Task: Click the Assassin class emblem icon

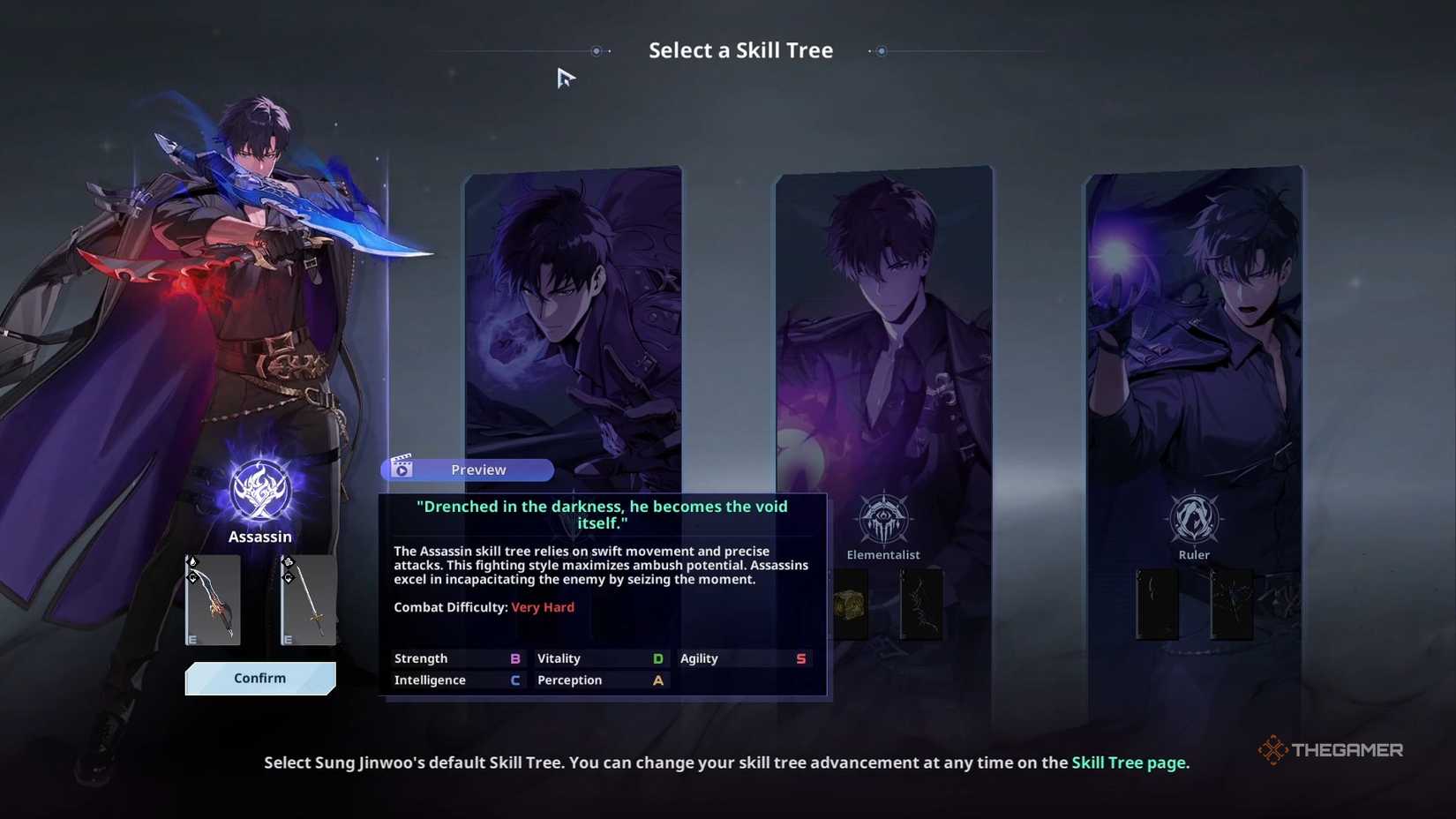Action: (259, 492)
